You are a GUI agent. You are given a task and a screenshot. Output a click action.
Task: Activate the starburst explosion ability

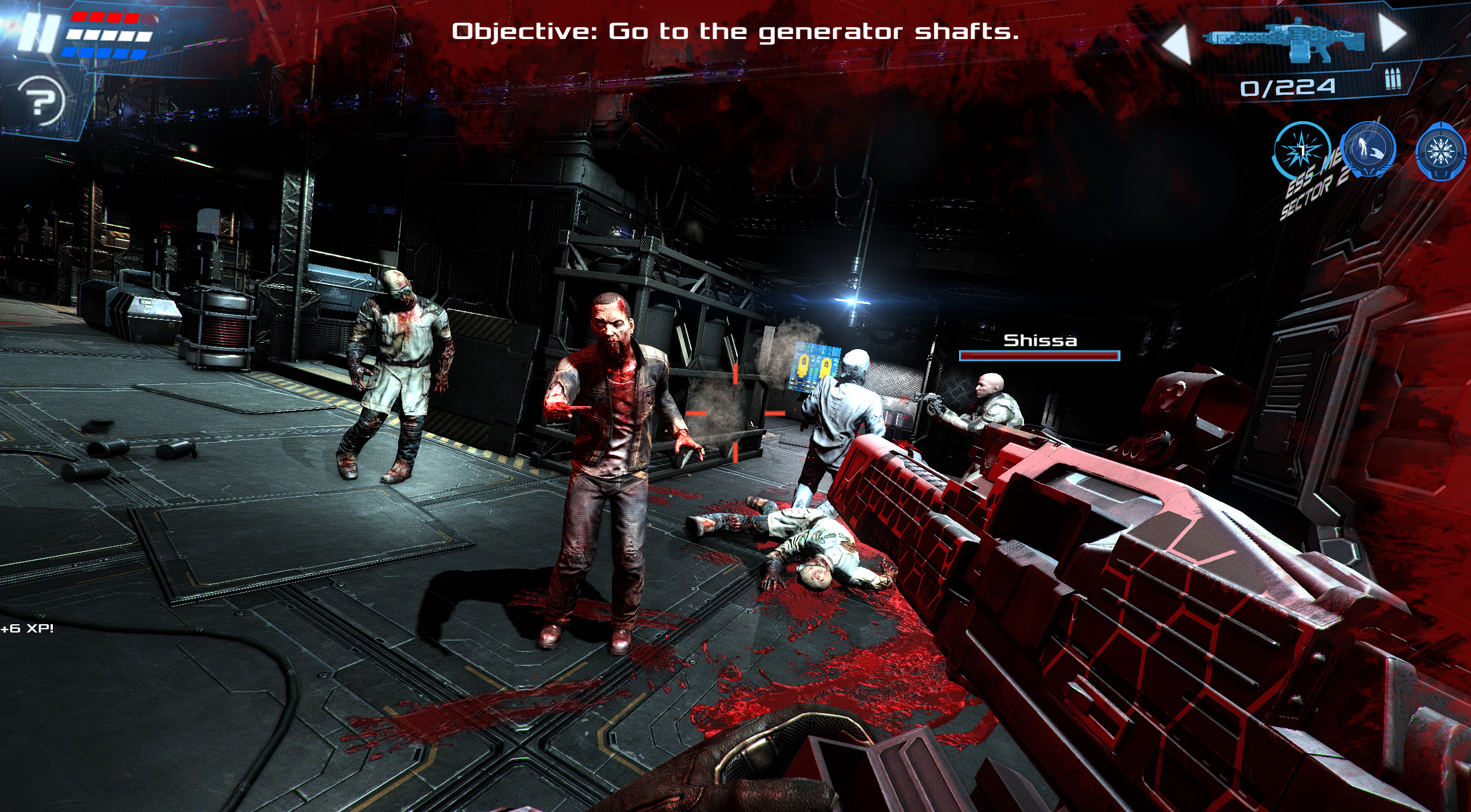click(1302, 150)
